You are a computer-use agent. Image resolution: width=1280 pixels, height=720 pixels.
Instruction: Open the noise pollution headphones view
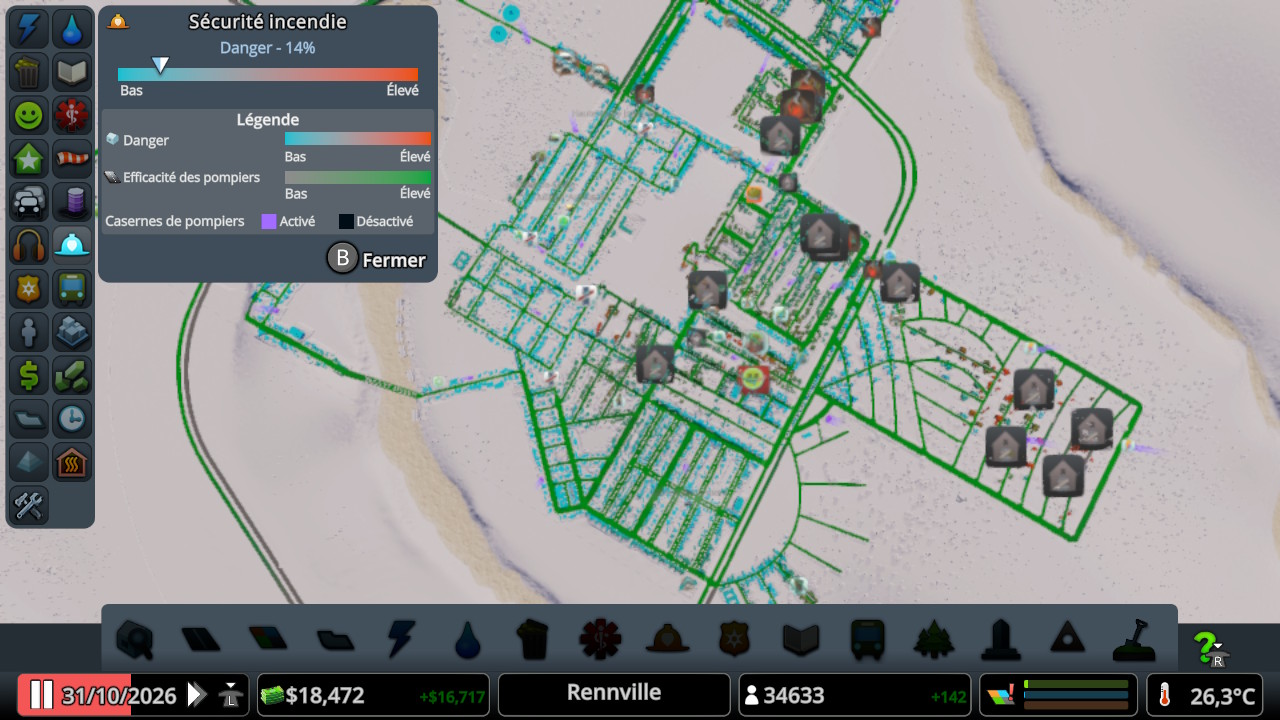tap(29, 245)
